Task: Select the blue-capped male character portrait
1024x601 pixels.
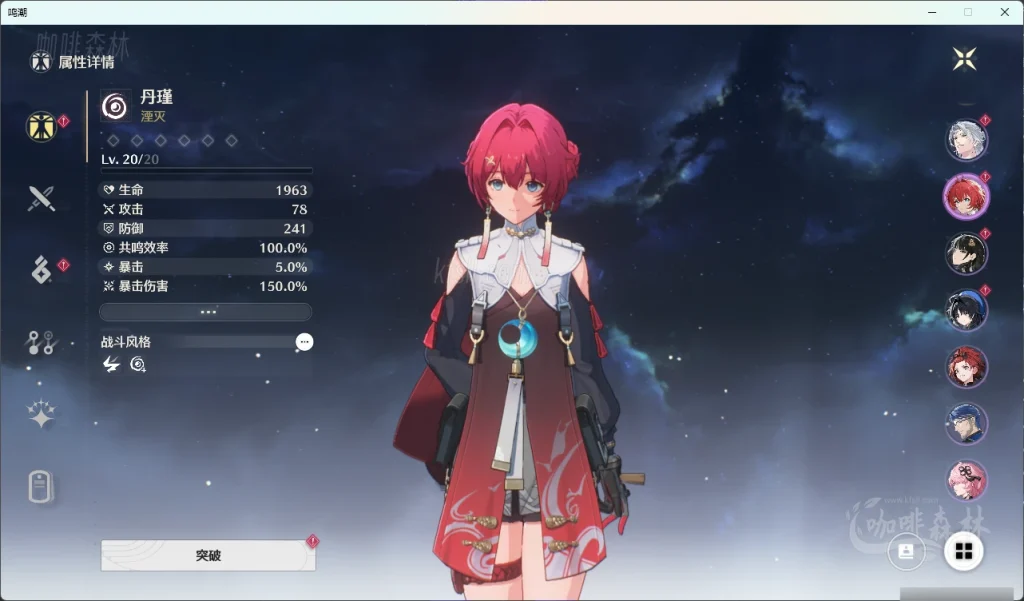Action: point(966,424)
